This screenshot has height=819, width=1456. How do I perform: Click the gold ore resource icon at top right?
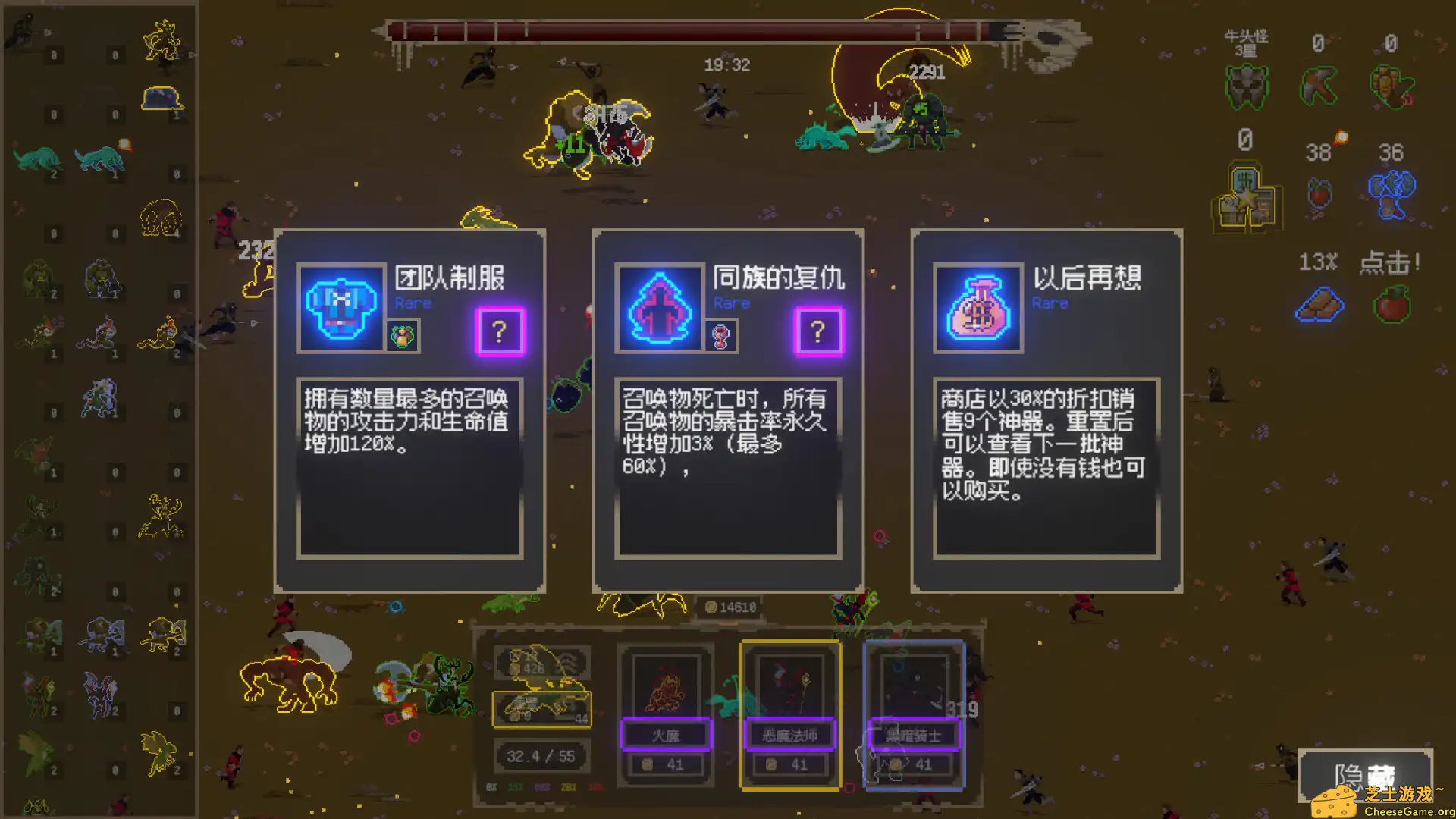coord(1389,83)
